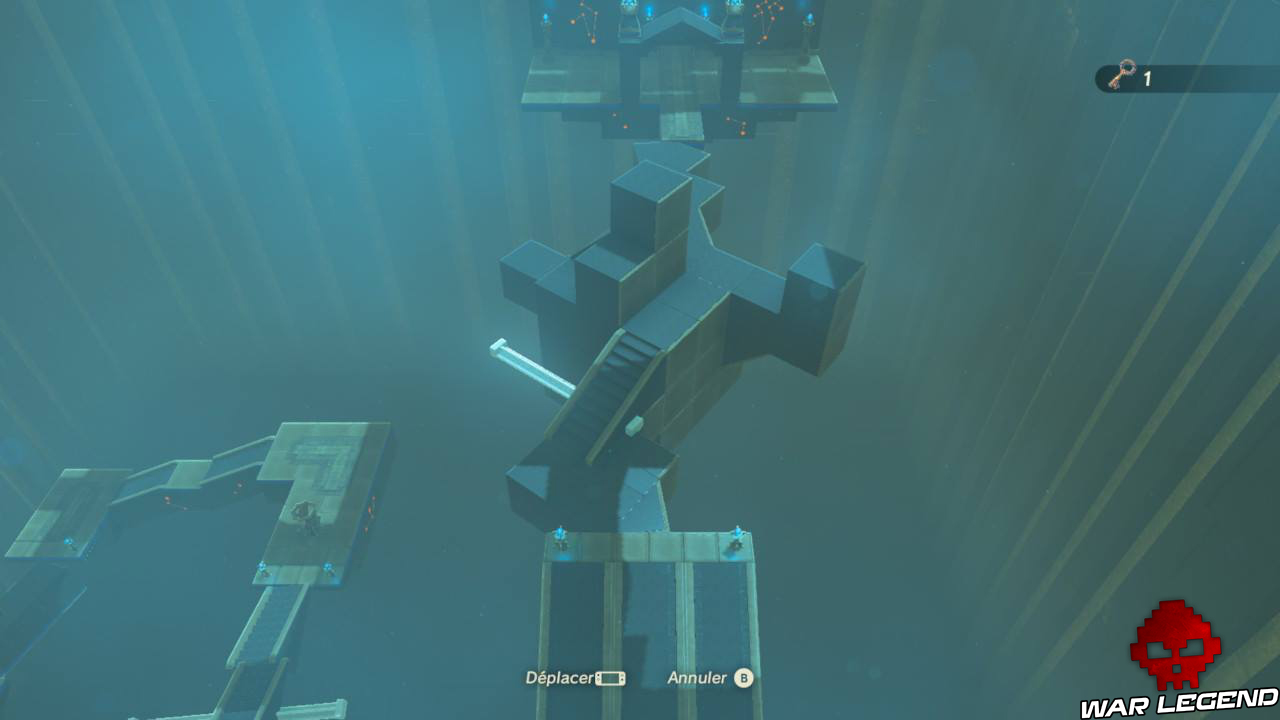Select the rightmost torch on the lower platform
Image resolution: width=1280 pixels, height=720 pixels.
[738, 531]
